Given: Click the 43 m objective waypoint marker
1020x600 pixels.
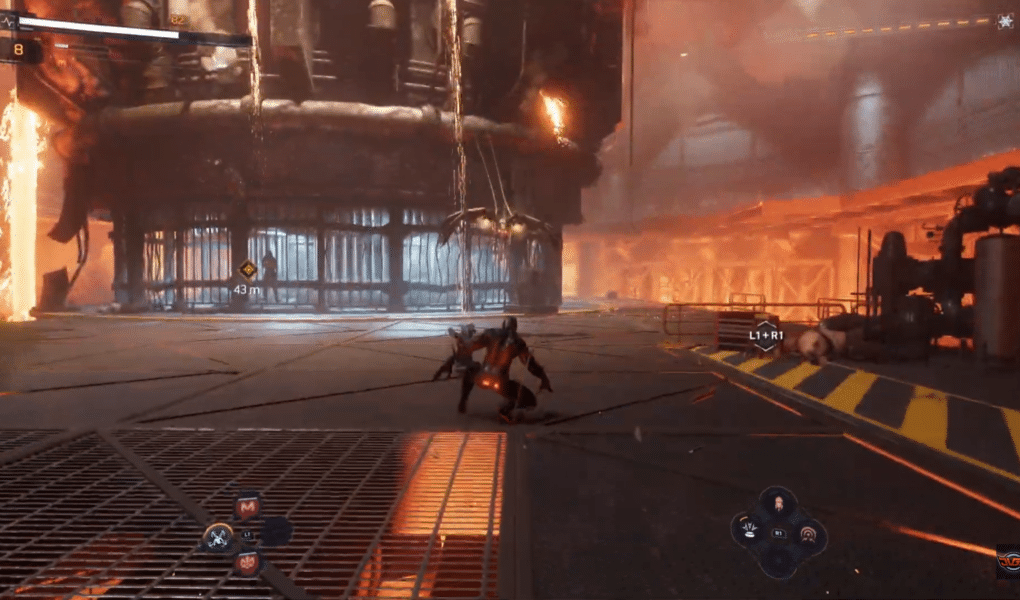Looking at the screenshot, I should [x=247, y=269].
